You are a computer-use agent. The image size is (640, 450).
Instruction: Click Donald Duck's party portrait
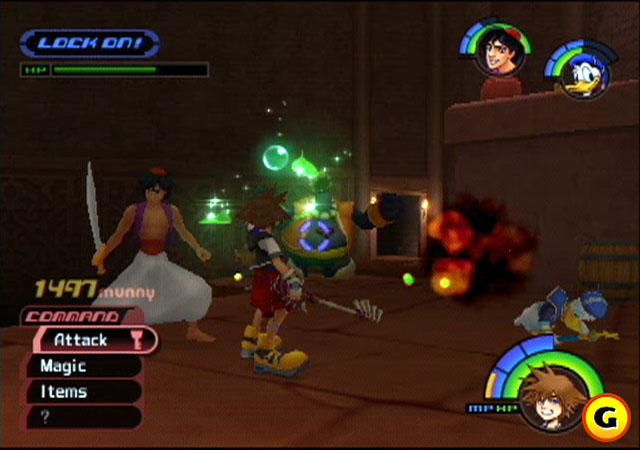click(579, 72)
